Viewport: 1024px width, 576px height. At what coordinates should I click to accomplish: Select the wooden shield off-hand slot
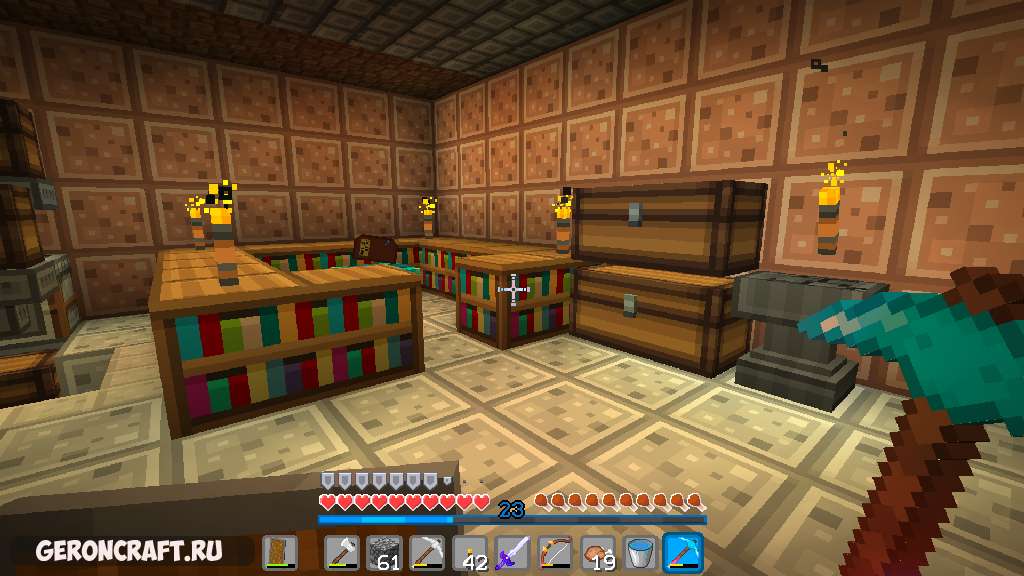pyautogui.click(x=280, y=553)
